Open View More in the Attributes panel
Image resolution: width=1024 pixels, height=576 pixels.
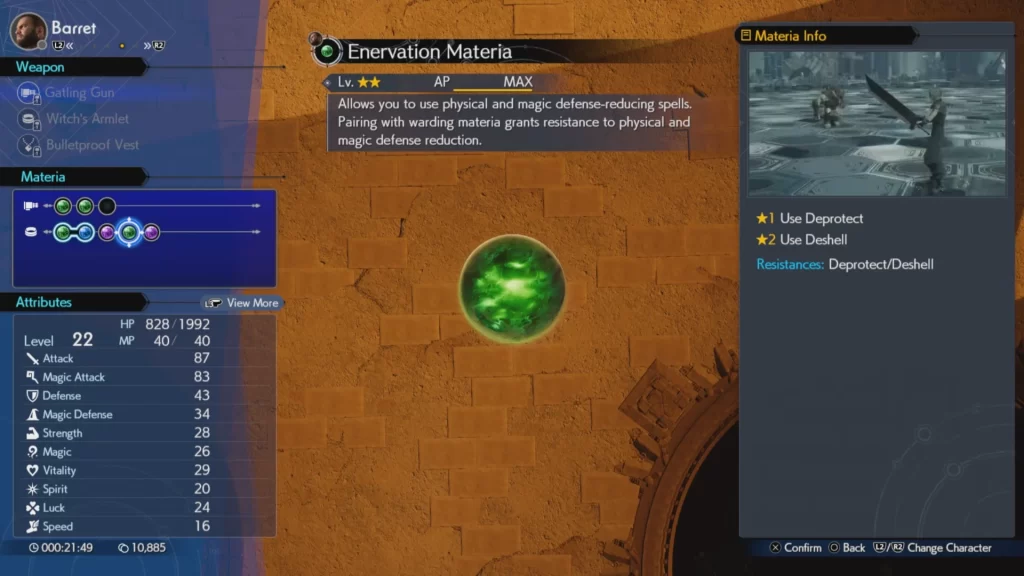point(243,303)
